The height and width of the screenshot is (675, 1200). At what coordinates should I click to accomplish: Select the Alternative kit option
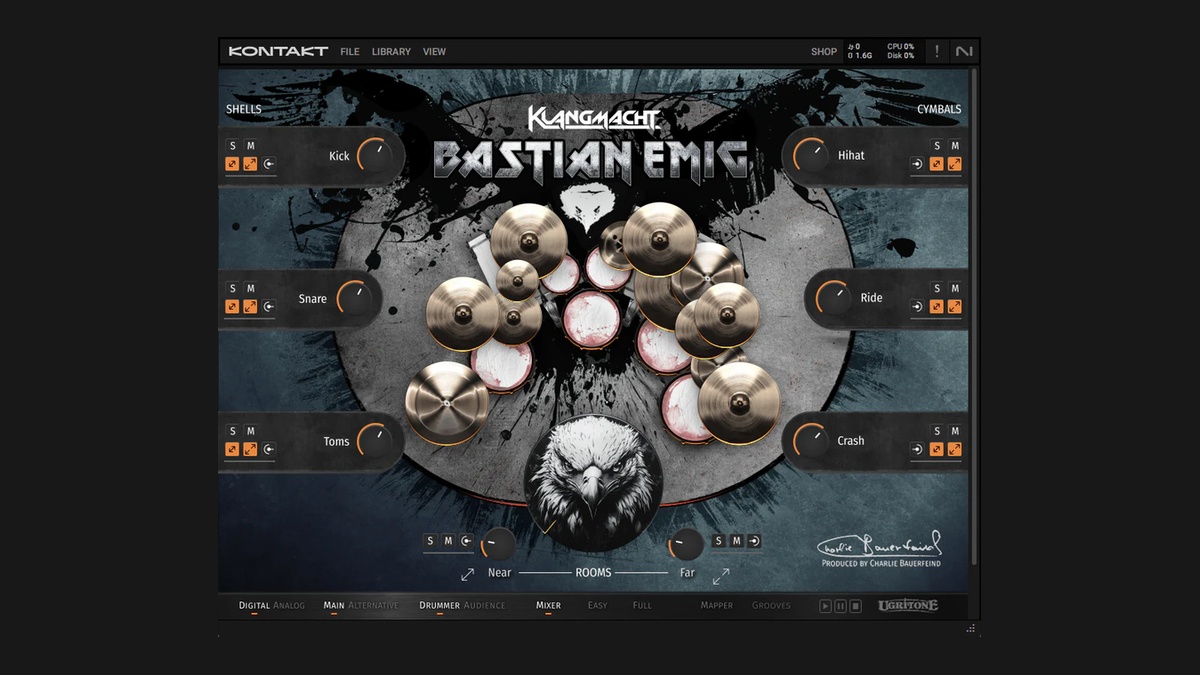373,605
